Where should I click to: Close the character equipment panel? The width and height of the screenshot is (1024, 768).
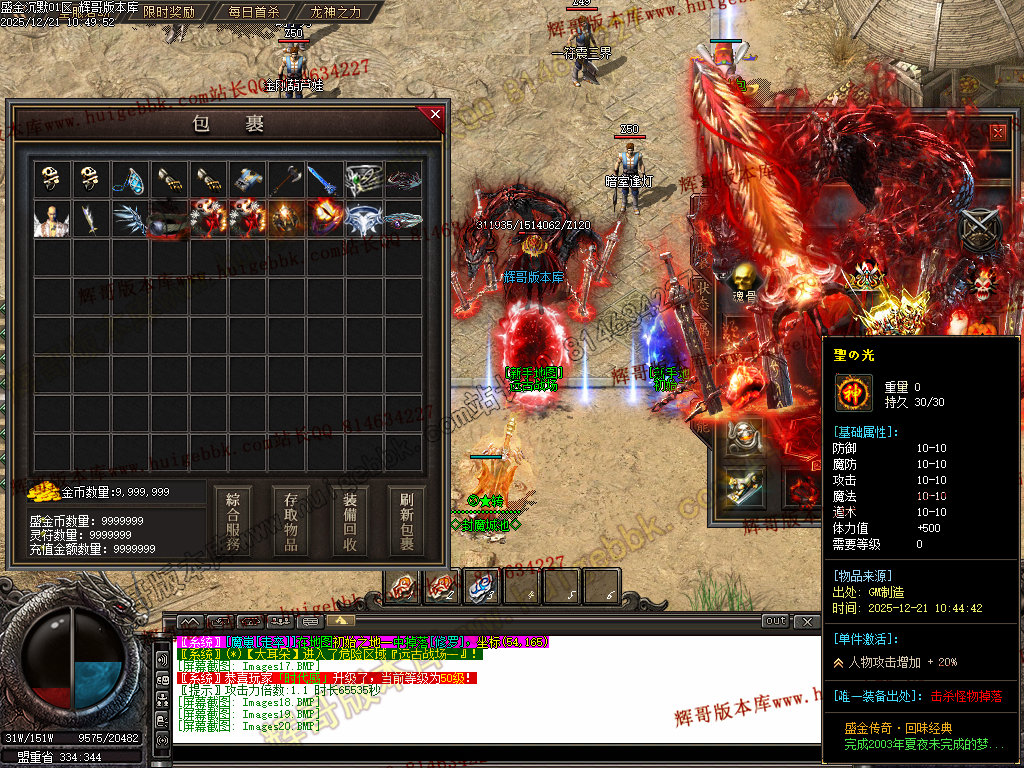point(998,131)
